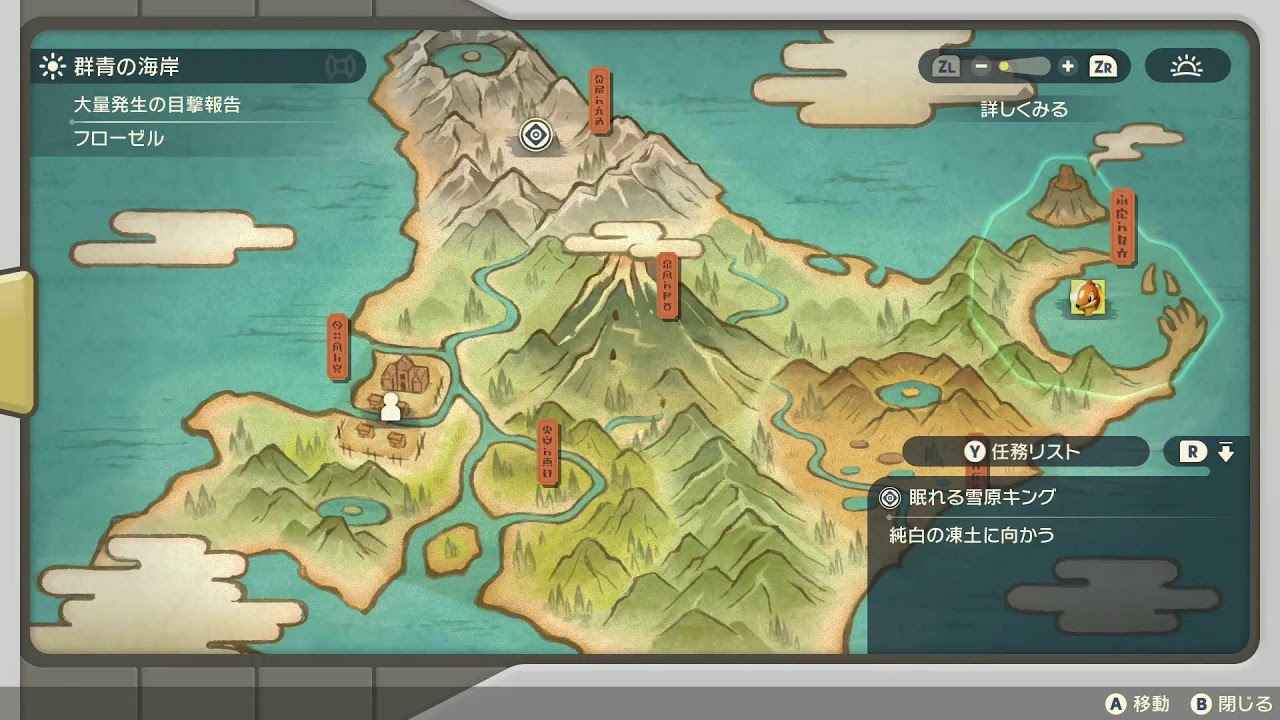
Task: Click the red signpost in the central mountains
Action: point(670,283)
